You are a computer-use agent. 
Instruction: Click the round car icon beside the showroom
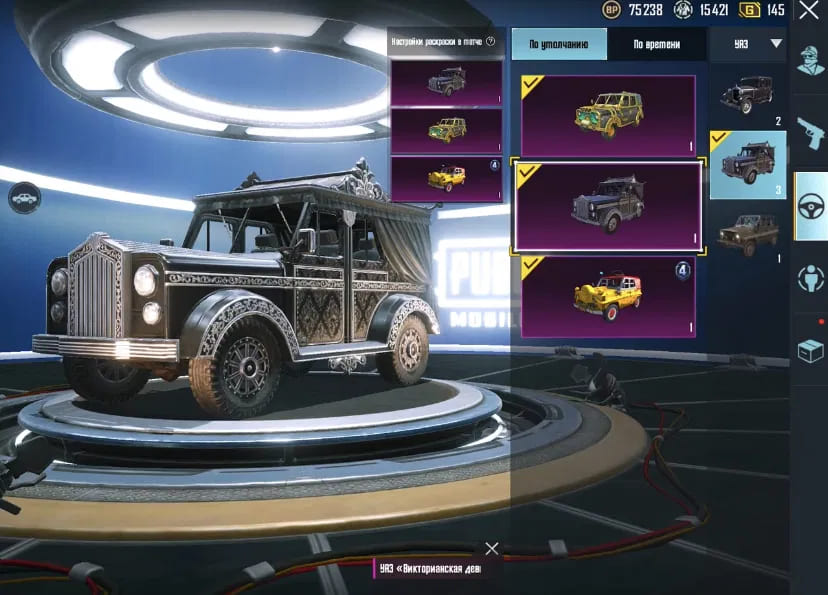24,199
